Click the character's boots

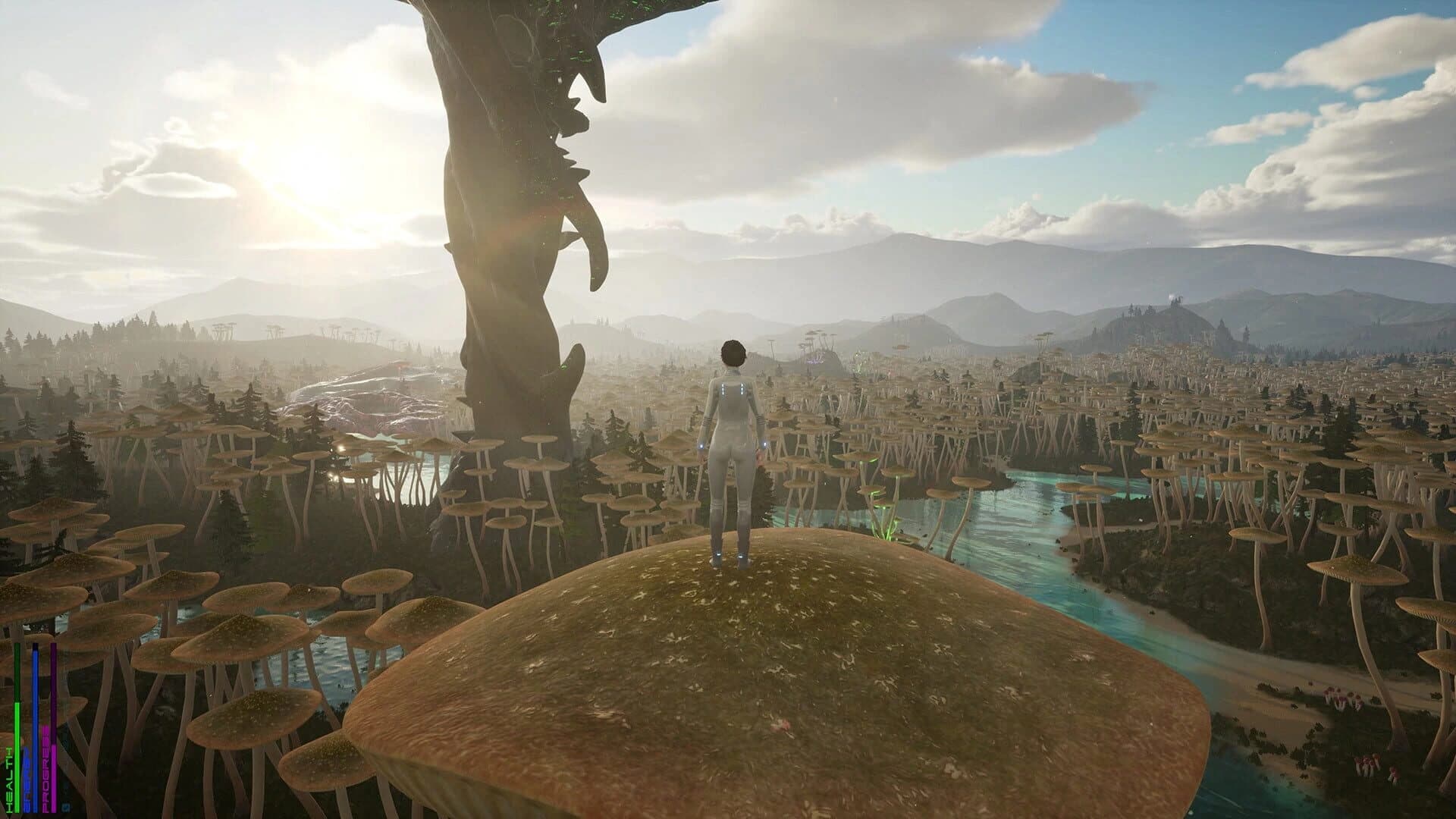[x=730, y=557]
